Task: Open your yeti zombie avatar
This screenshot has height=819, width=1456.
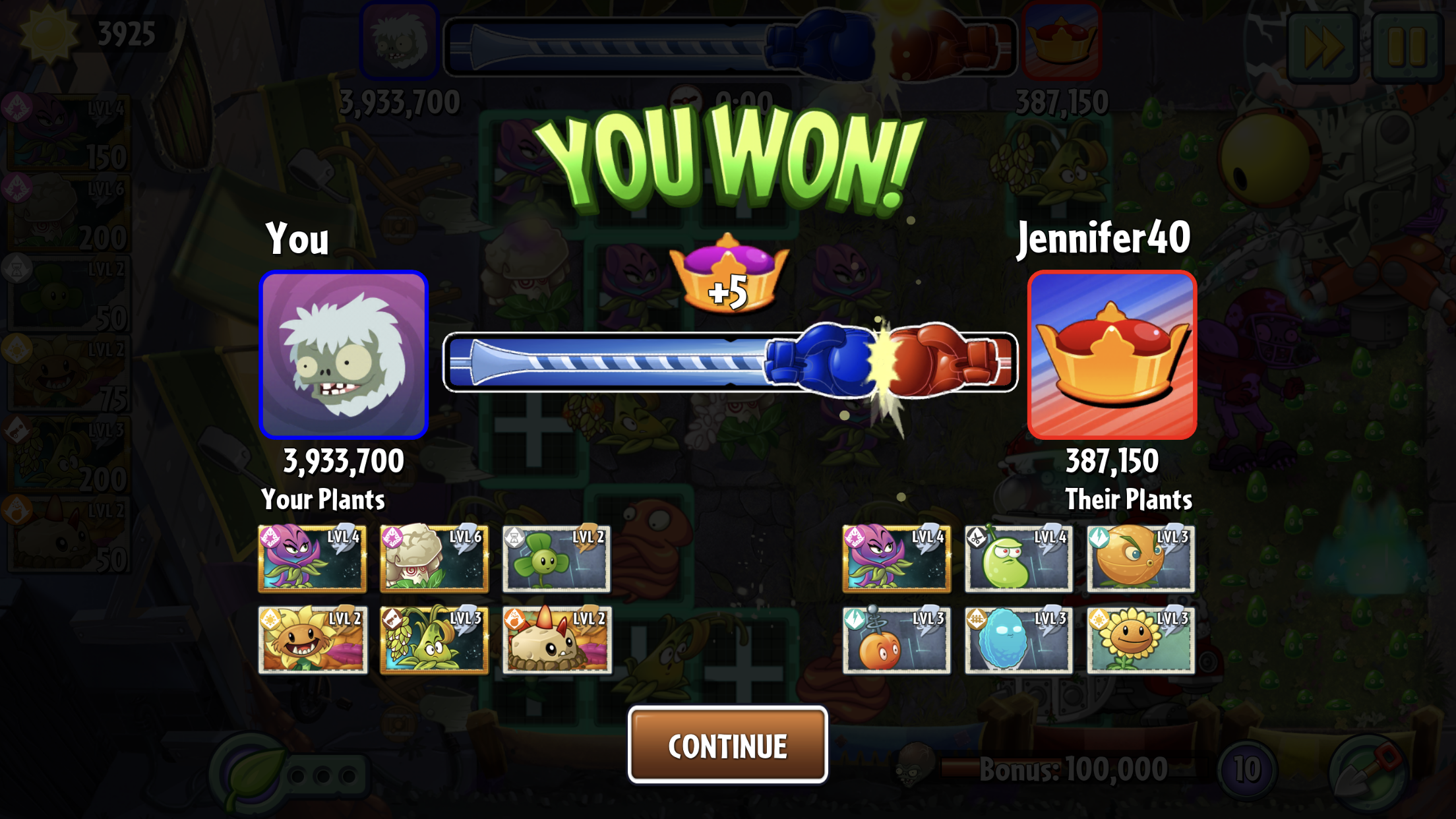Action: 344,355
